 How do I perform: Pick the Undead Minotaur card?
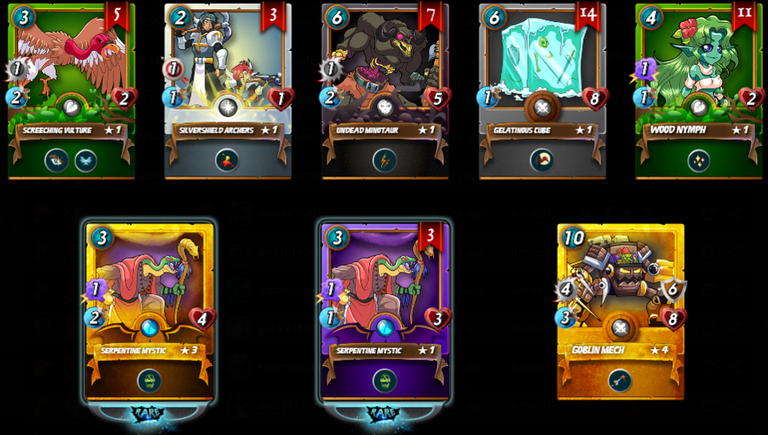pos(385,90)
